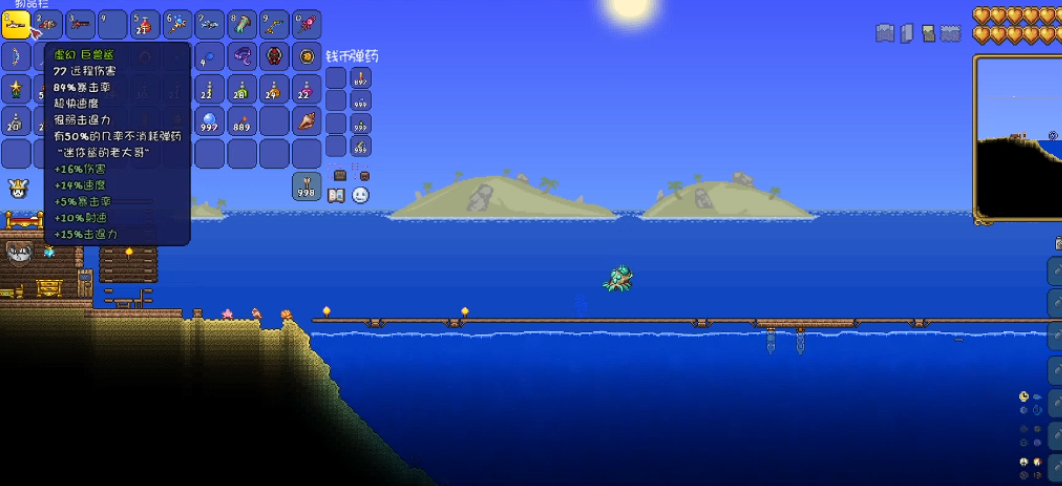
Task: Click the trash slot holding 998 items
Action: pyautogui.click(x=306, y=186)
